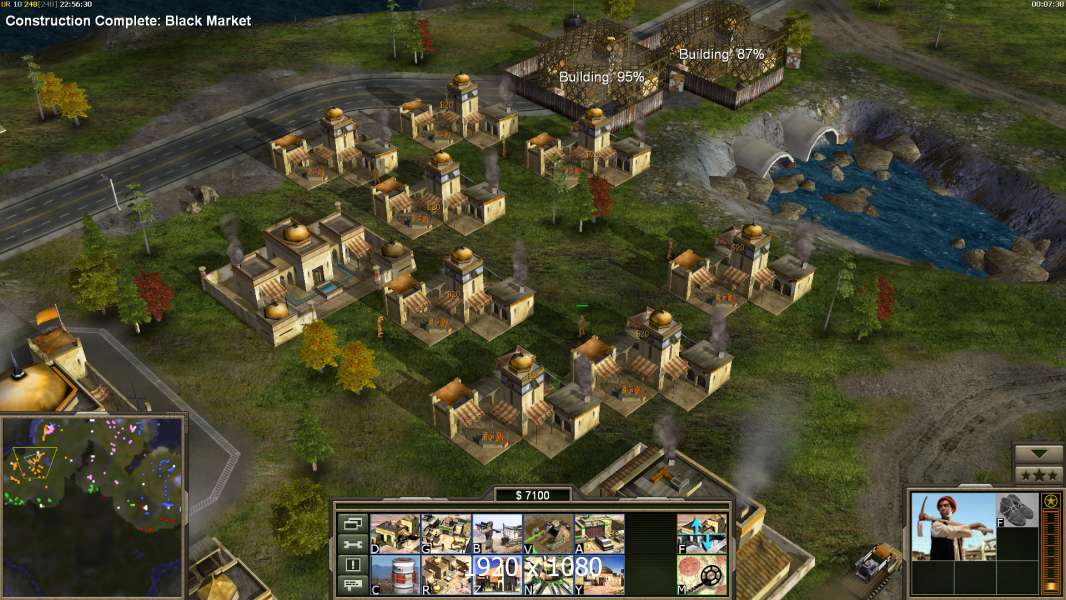
Task: Click the down arrow button above portrait
Action: (1038, 455)
